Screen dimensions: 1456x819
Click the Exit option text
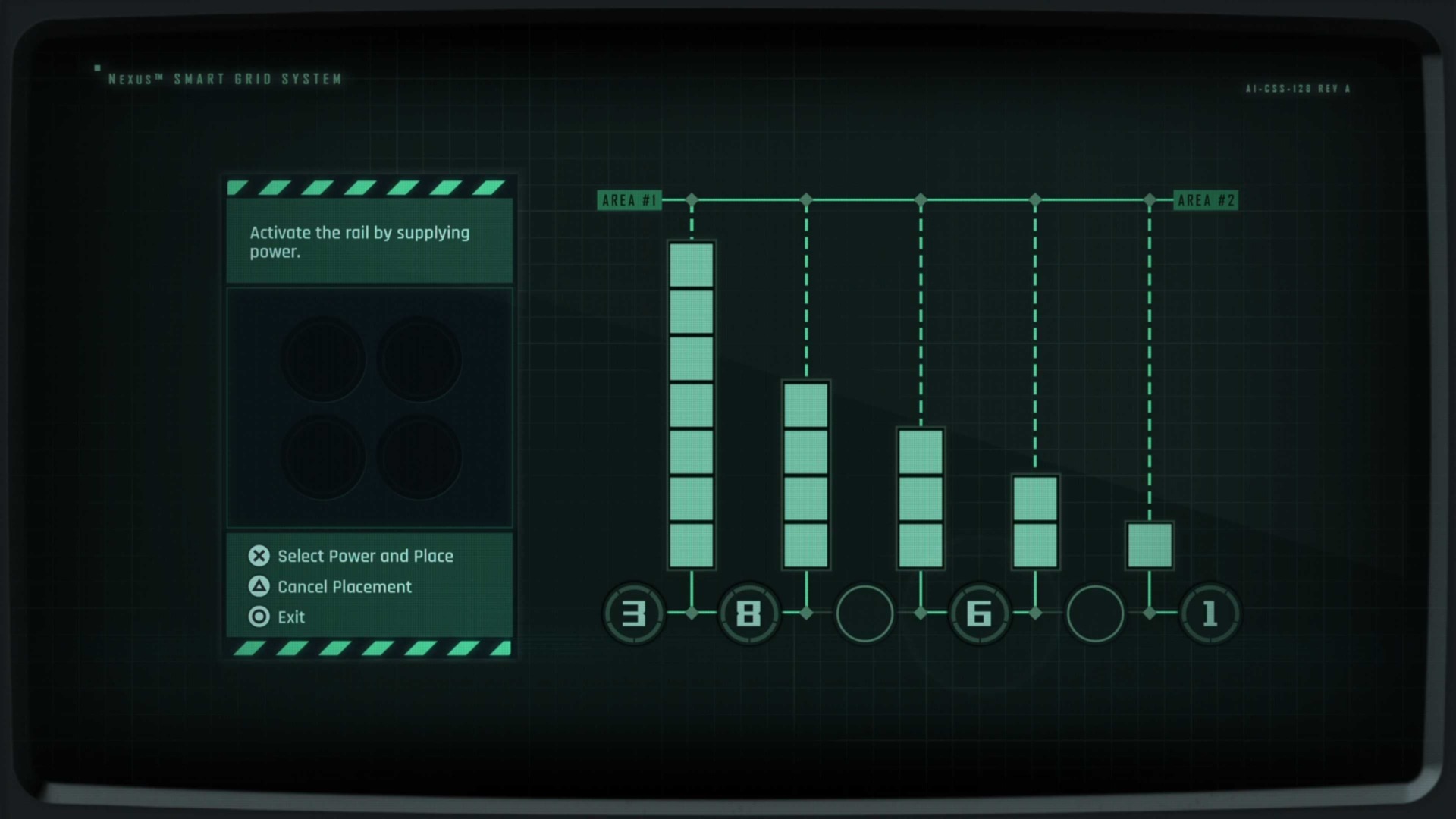[x=292, y=617]
